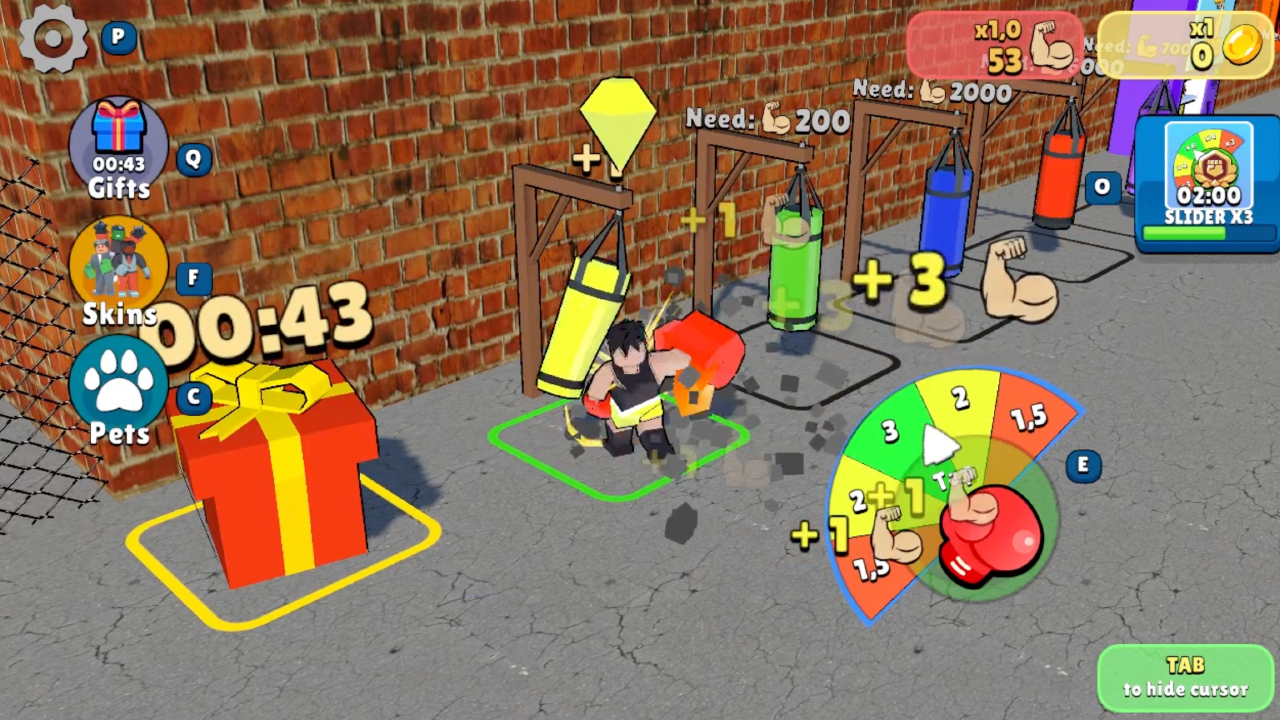Click the O keybind badge near blue bag

point(1101,187)
